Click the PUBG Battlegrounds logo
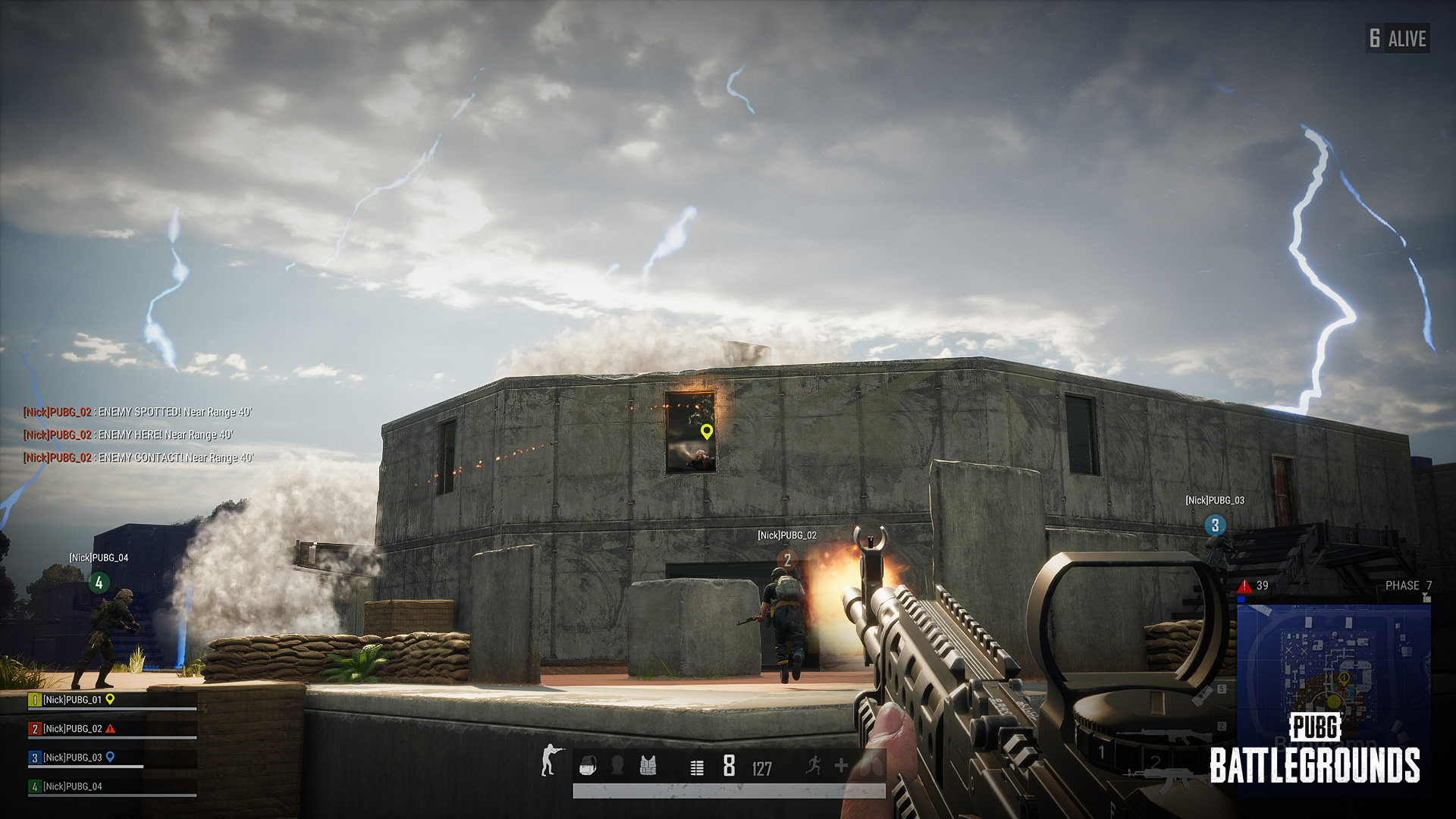Screen dimensions: 1456x819 pyautogui.click(x=1315, y=749)
